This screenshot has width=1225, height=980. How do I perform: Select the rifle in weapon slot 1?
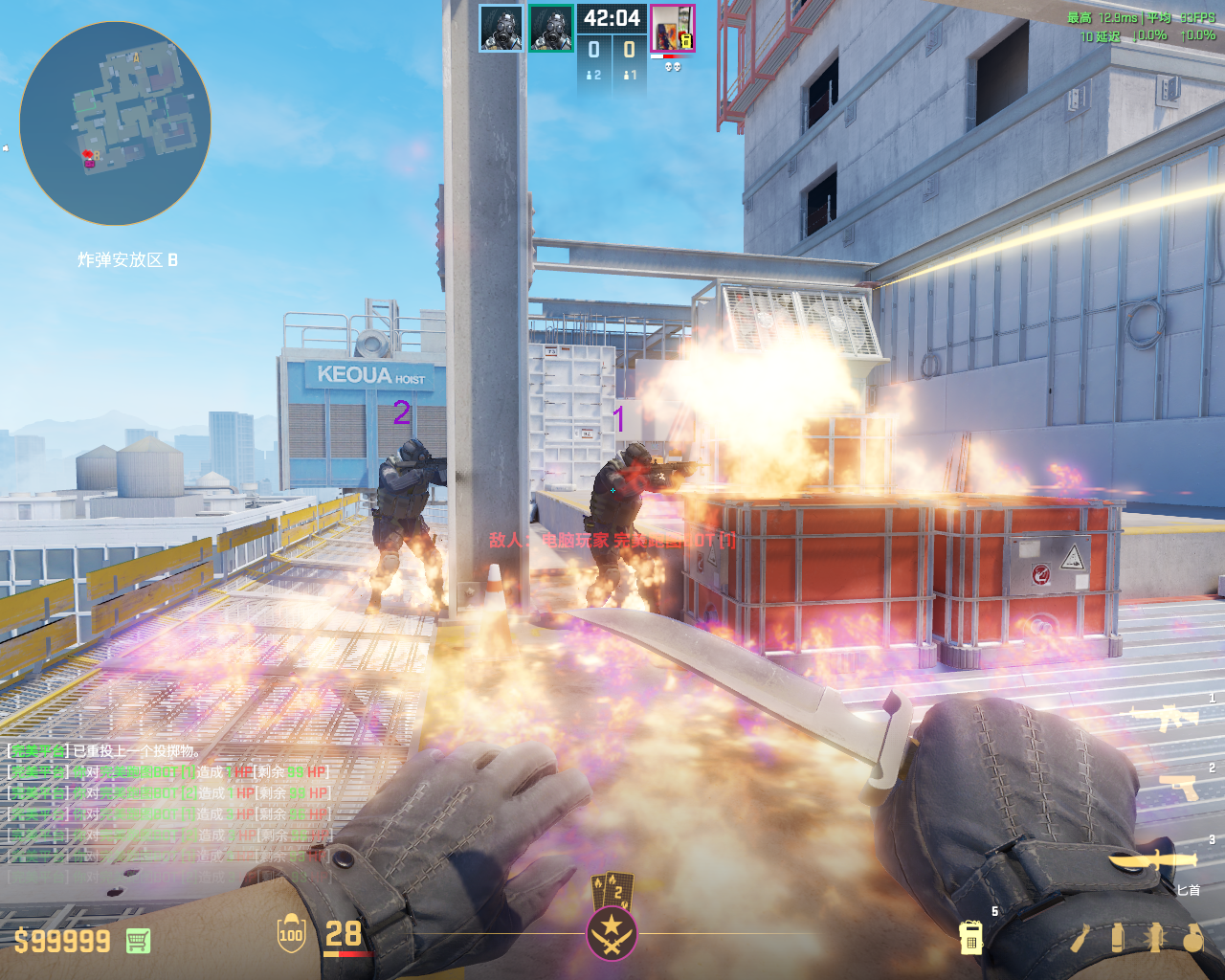(1165, 716)
